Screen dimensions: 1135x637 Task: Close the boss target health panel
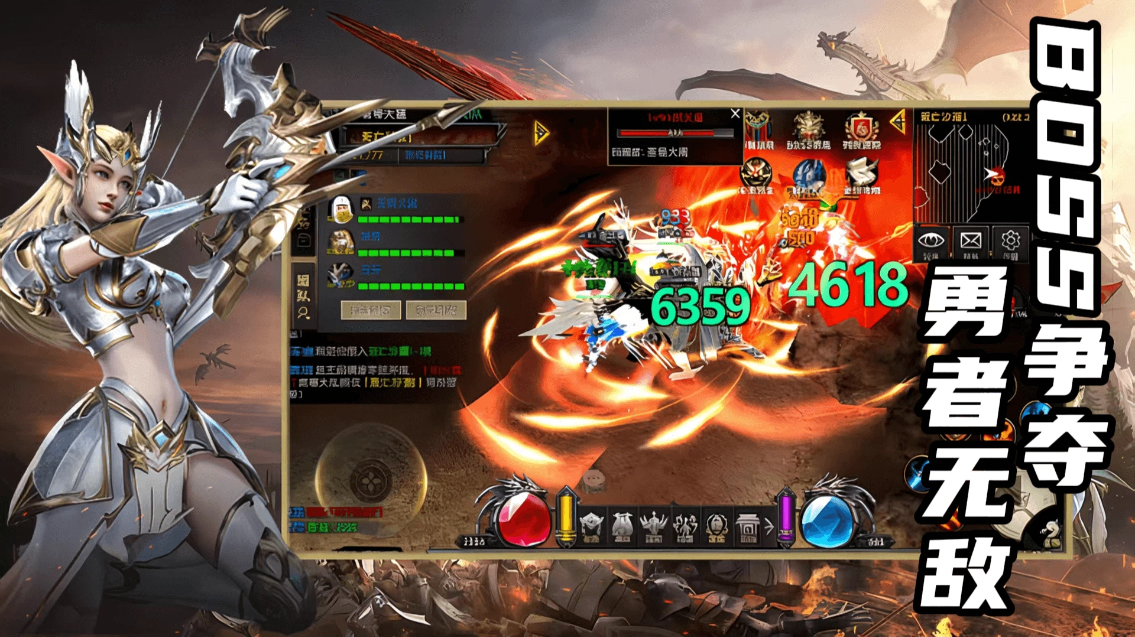(x=736, y=114)
